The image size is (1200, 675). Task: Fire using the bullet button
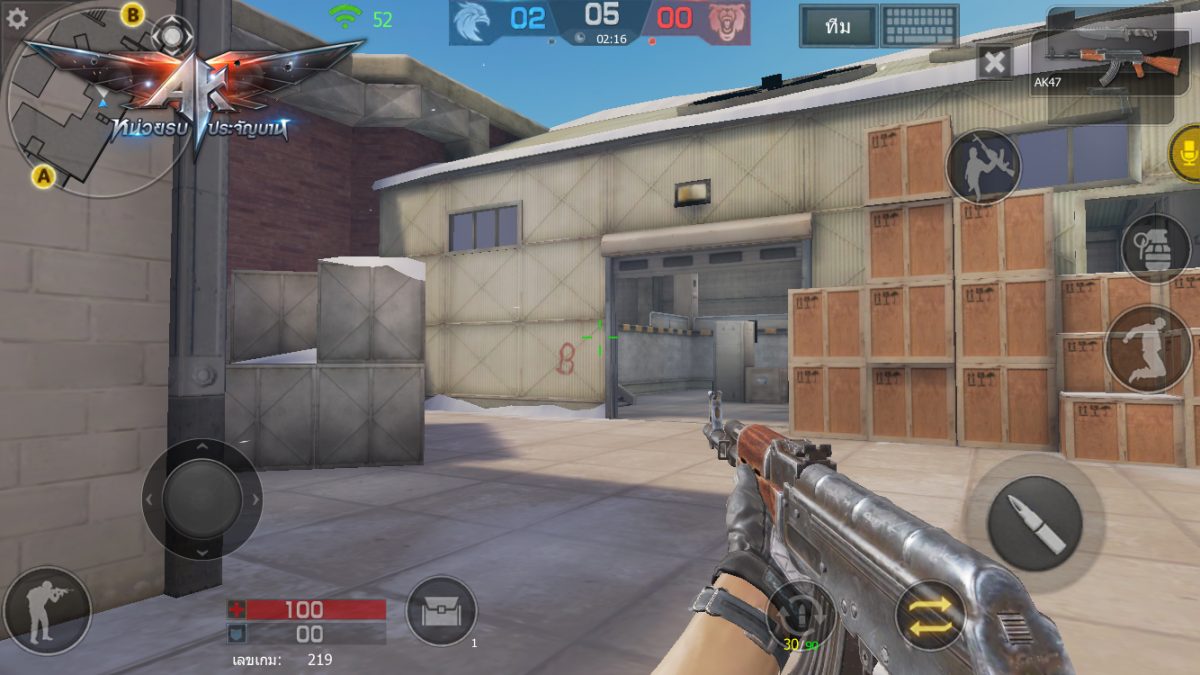point(1034,523)
